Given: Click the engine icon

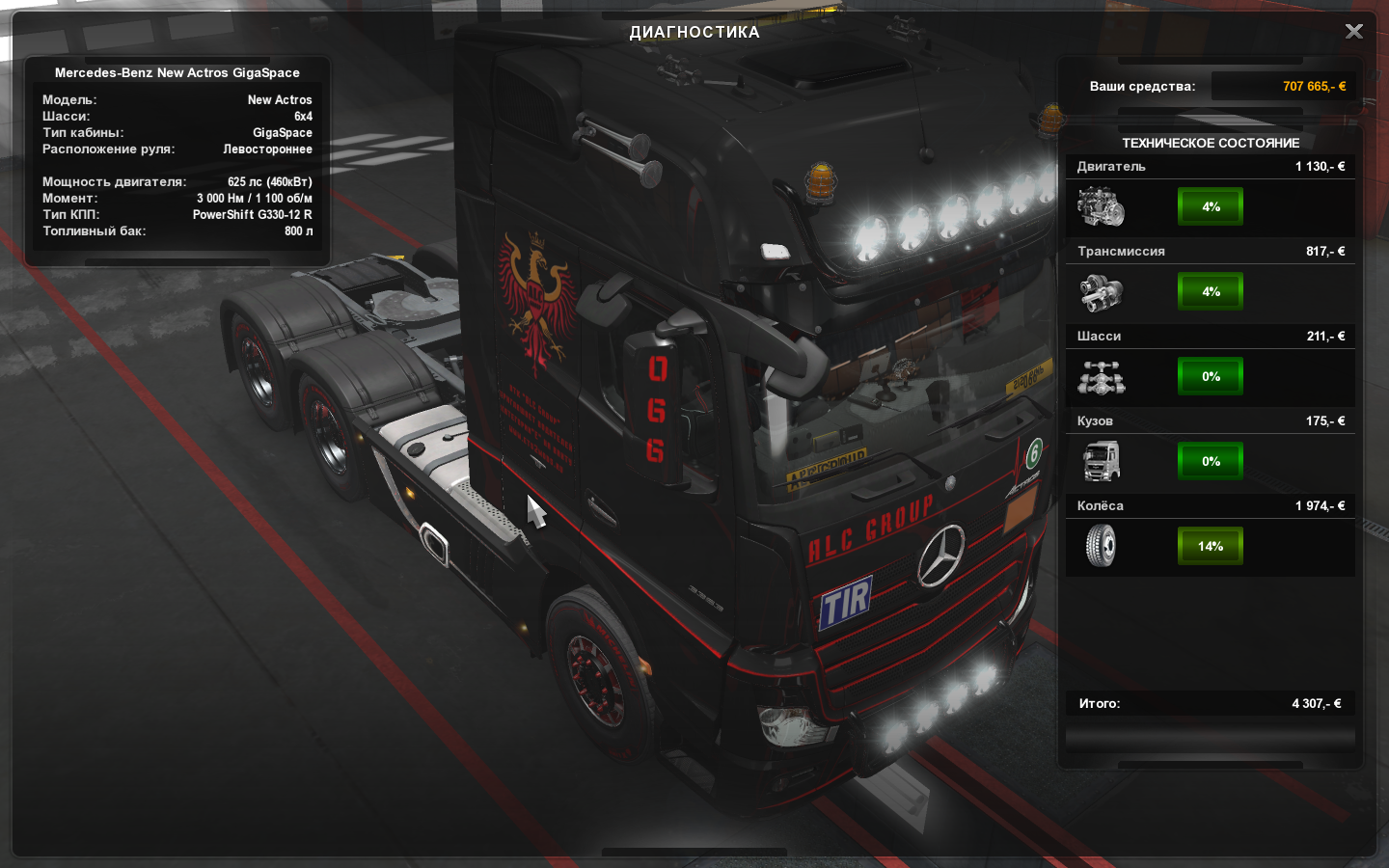Looking at the screenshot, I should [x=1101, y=206].
